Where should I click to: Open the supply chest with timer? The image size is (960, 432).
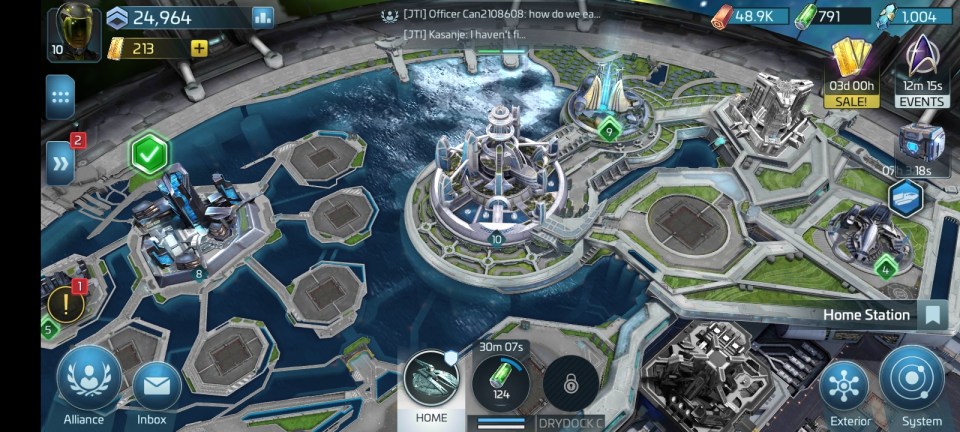[x=920, y=143]
